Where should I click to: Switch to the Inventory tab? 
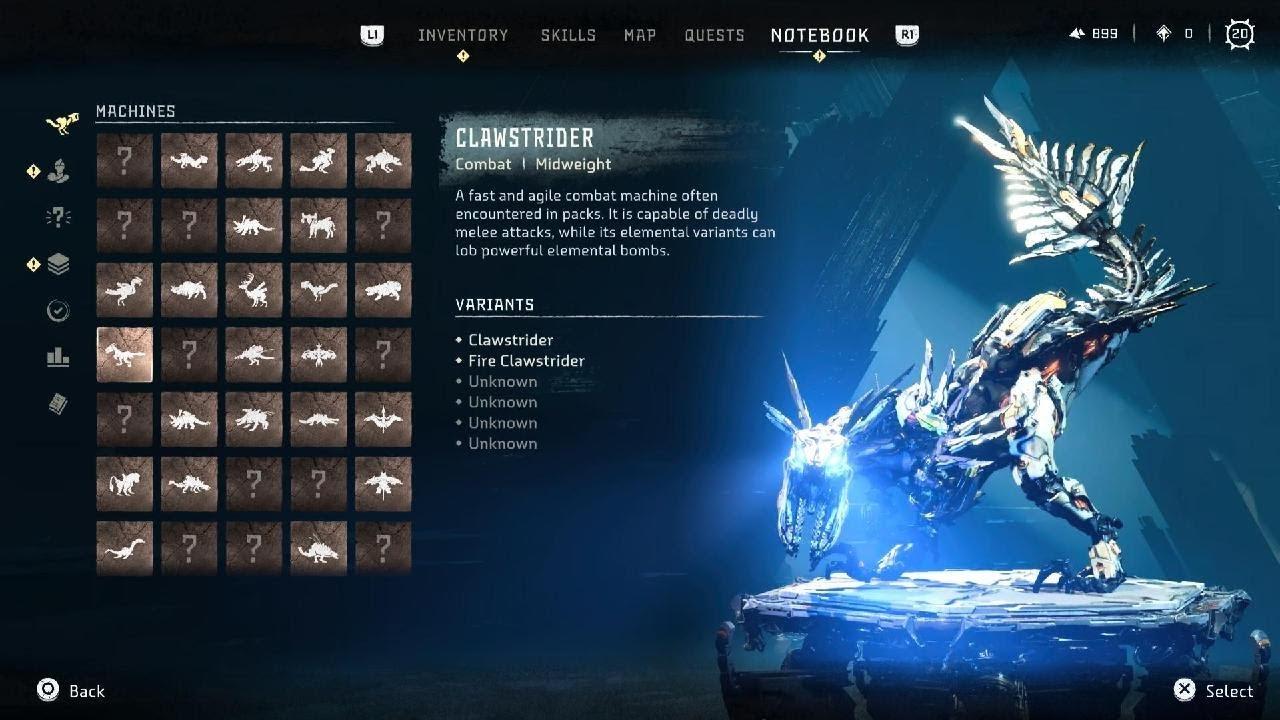463,35
